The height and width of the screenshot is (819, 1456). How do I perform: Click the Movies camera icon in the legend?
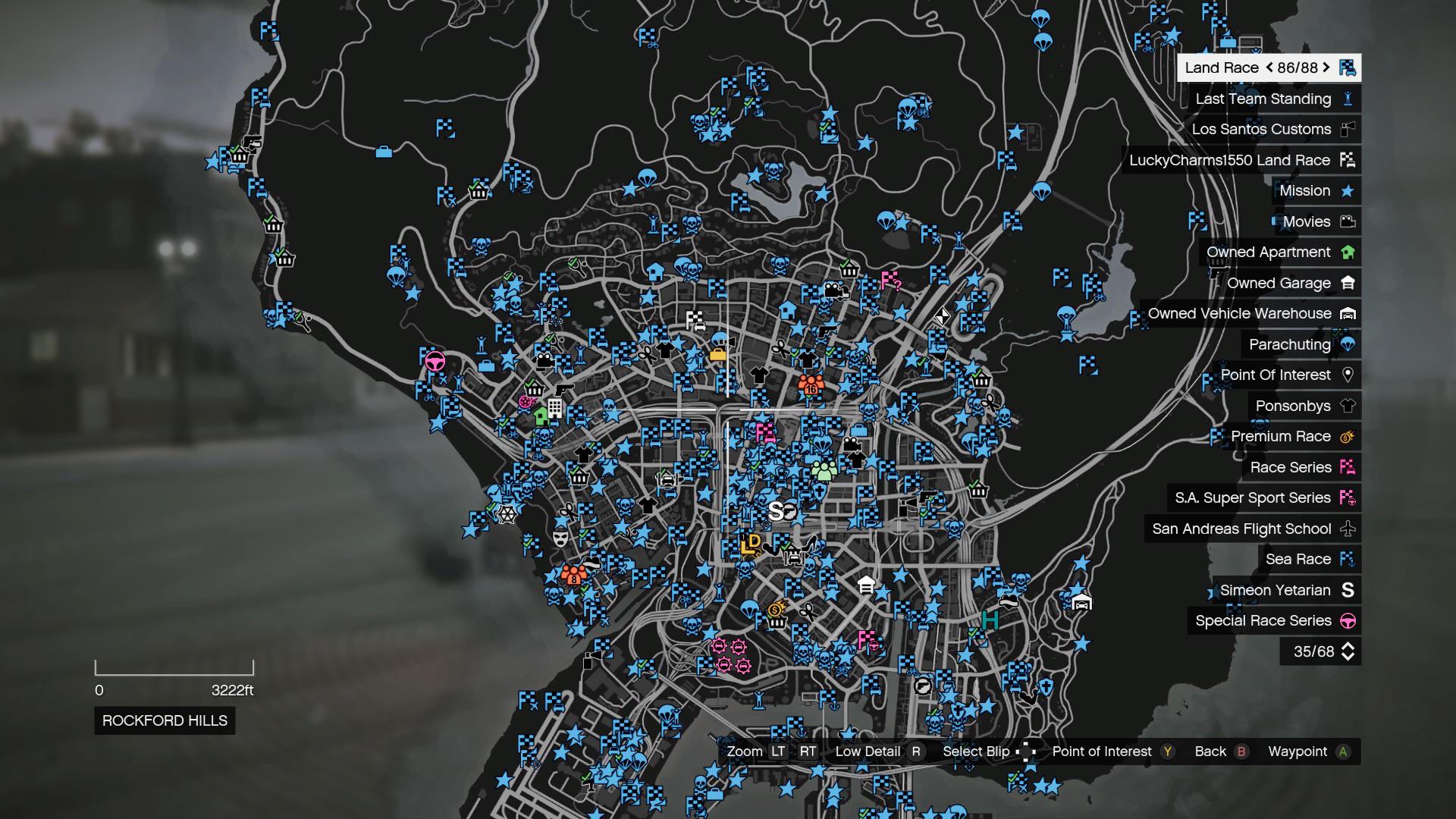tap(1349, 221)
